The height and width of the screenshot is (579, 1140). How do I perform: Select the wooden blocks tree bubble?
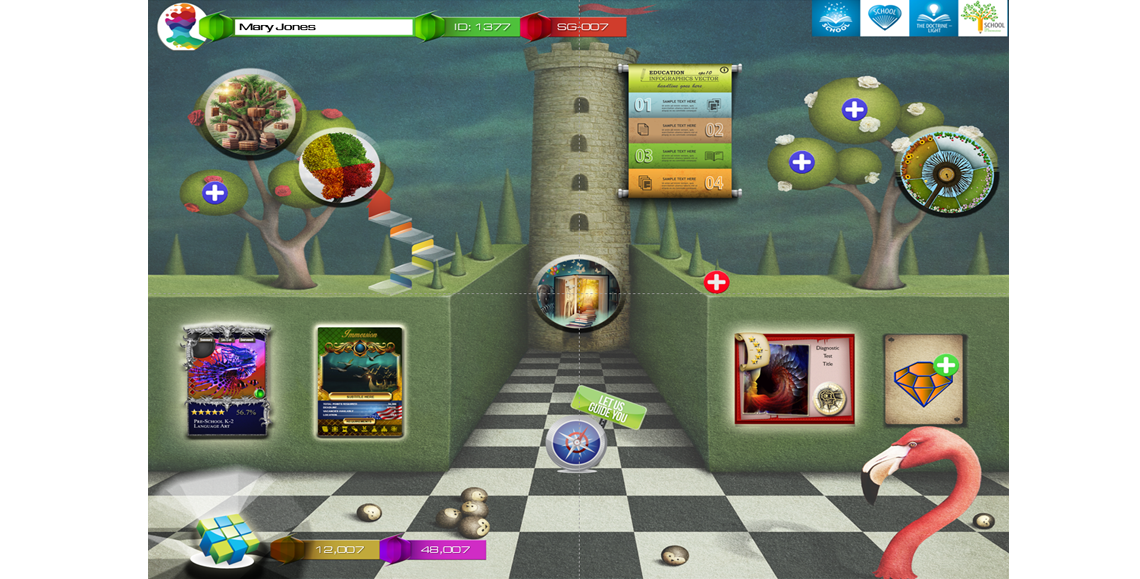249,112
